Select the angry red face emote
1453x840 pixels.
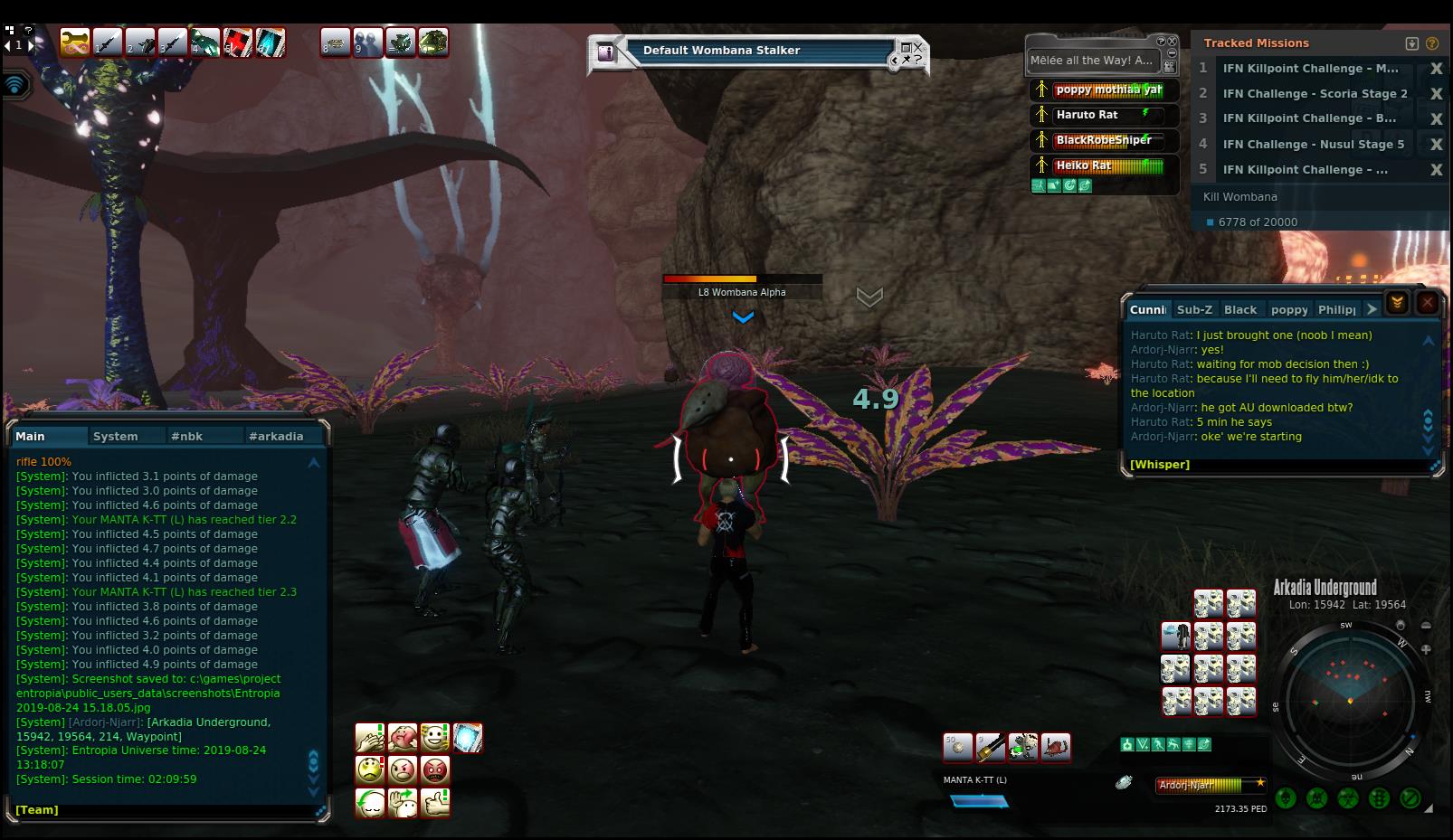point(435,770)
